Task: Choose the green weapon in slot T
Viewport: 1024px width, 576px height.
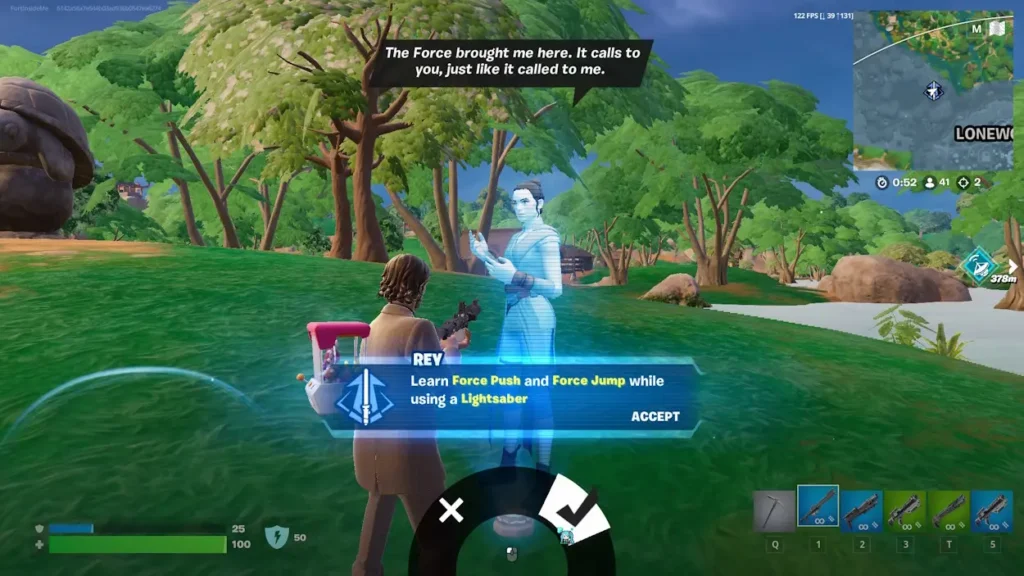Action: 948,510
